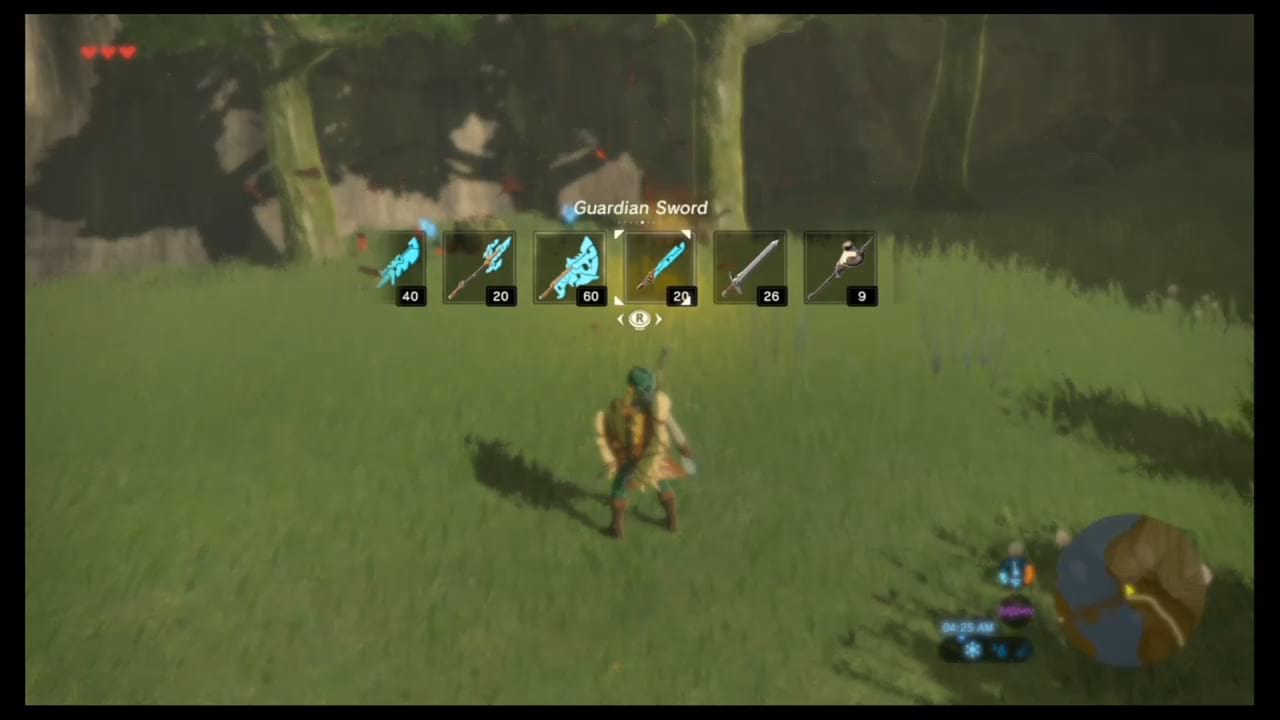The image size is (1280, 720).
Task: Click the Guardian Sword title text
Action: tap(640, 207)
